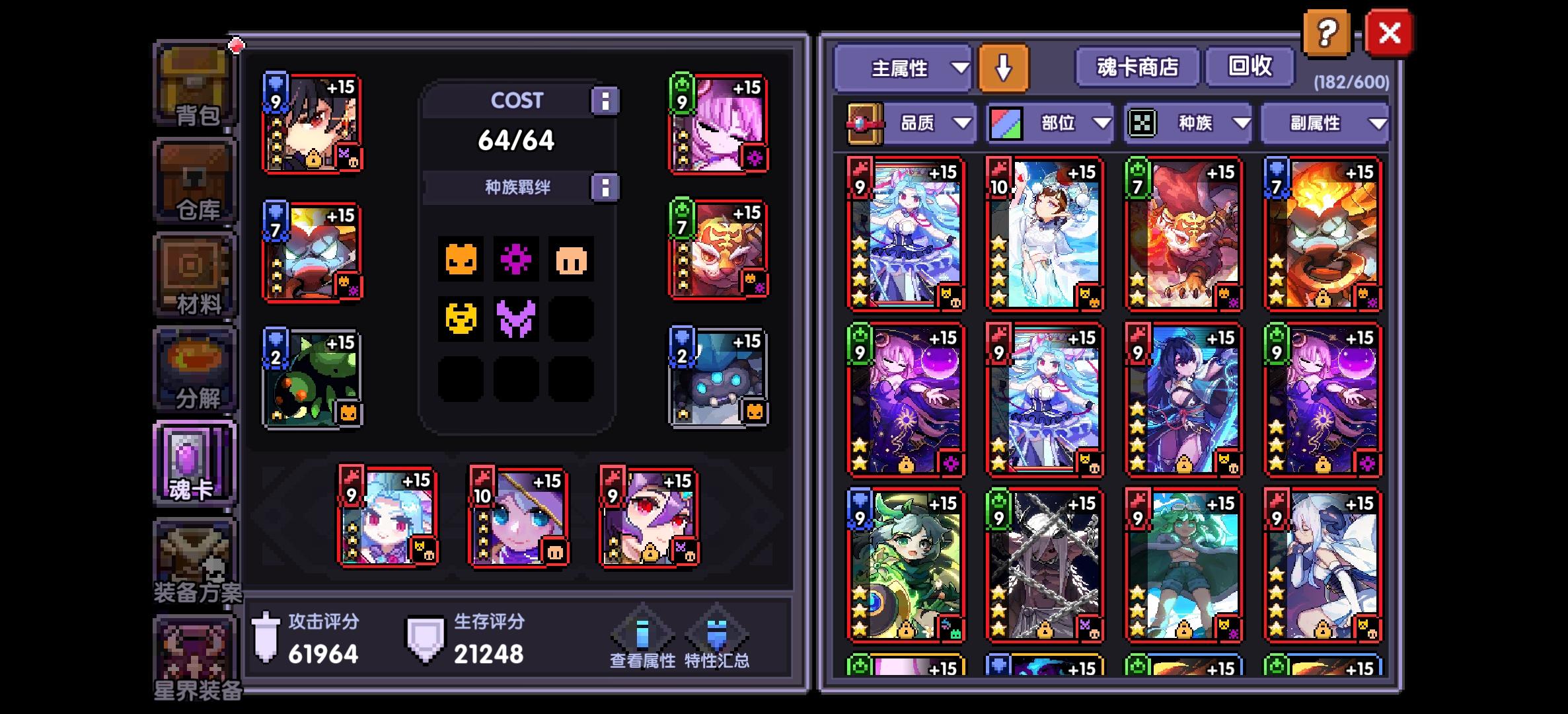
Task: Toggle the orange cat race bond icon
Action: [x=461, y=260]
